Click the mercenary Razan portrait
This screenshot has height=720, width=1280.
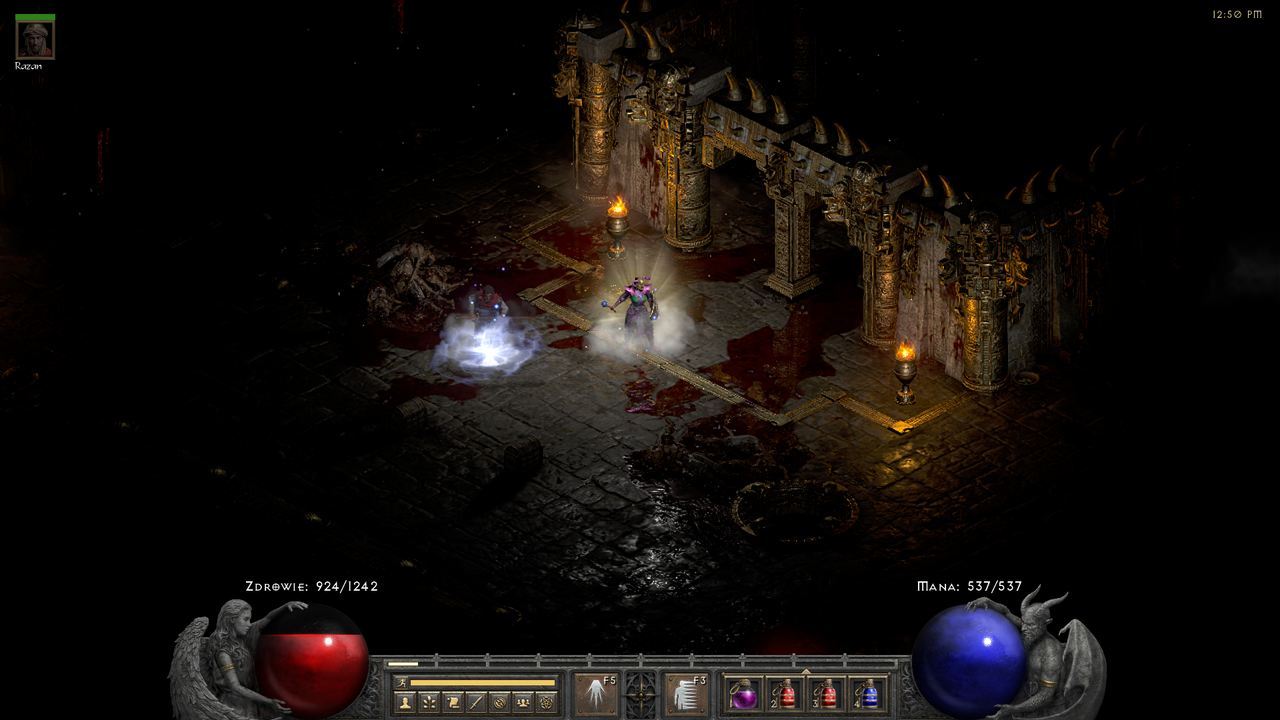(x=35, y=40)
